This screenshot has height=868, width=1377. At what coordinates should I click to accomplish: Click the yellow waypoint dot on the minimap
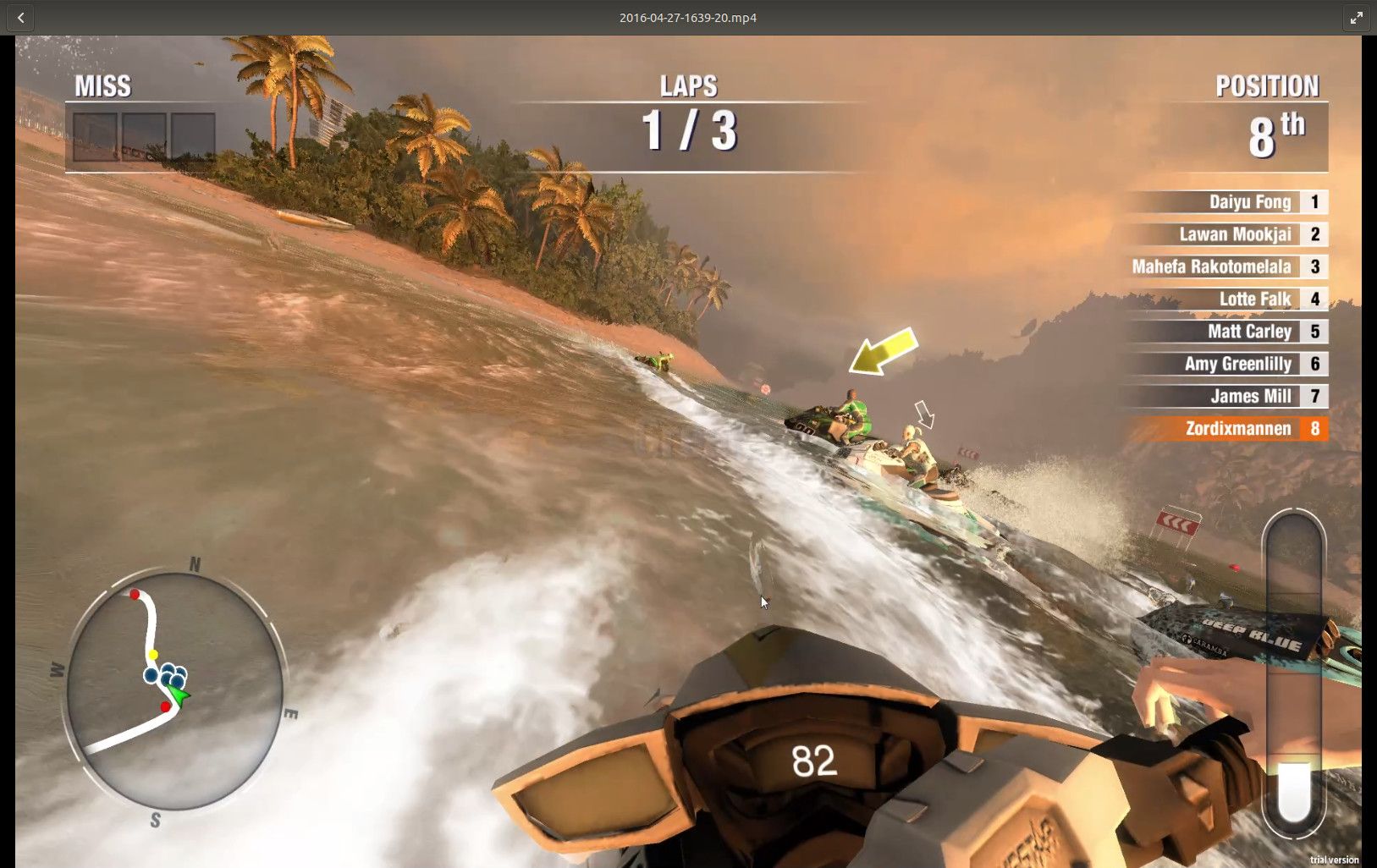(x=154, y=652)
